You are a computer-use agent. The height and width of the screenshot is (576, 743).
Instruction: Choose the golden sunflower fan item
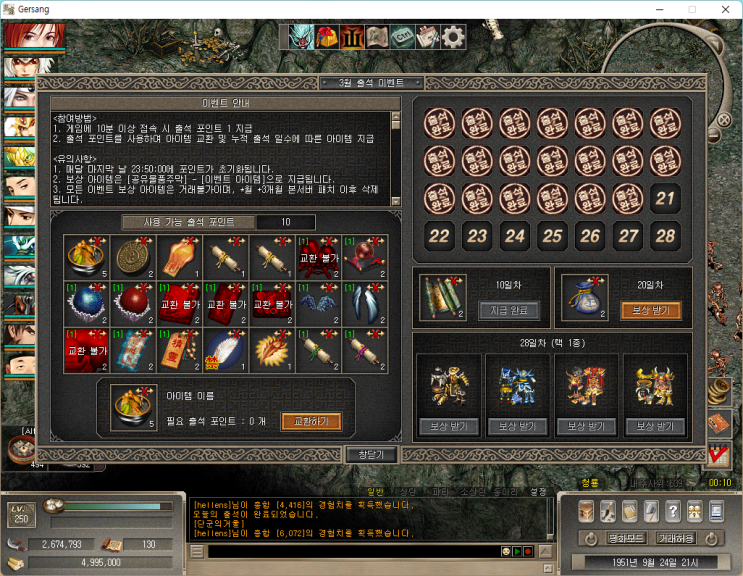[272, 348]
